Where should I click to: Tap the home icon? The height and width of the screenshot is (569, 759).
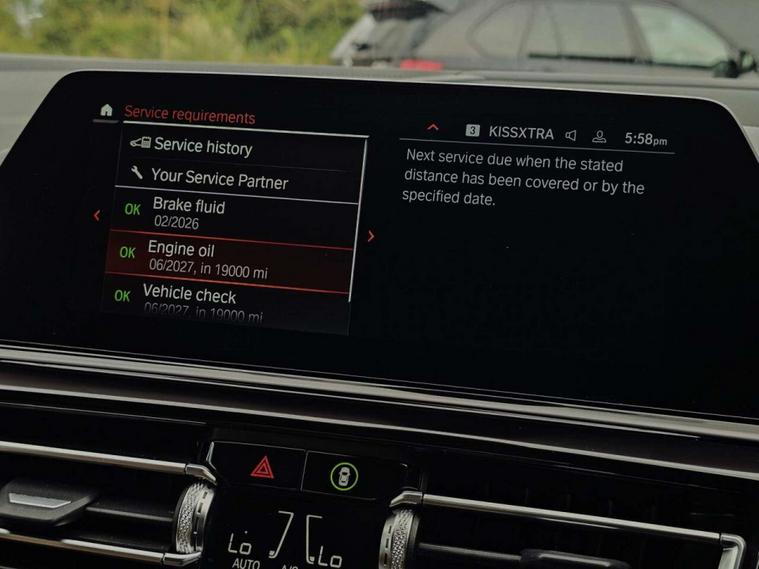(x=106, y=110)
